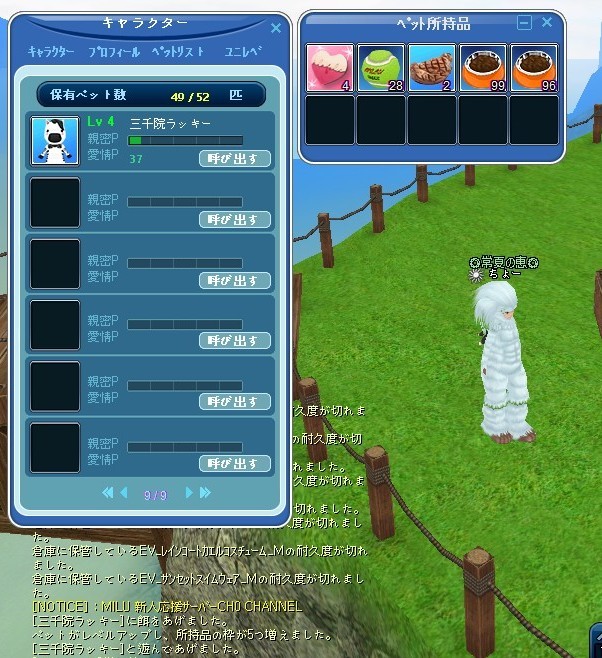
Task: Close the ペット所持品 window
Action: pyautogui.click(x=547, y=22)
